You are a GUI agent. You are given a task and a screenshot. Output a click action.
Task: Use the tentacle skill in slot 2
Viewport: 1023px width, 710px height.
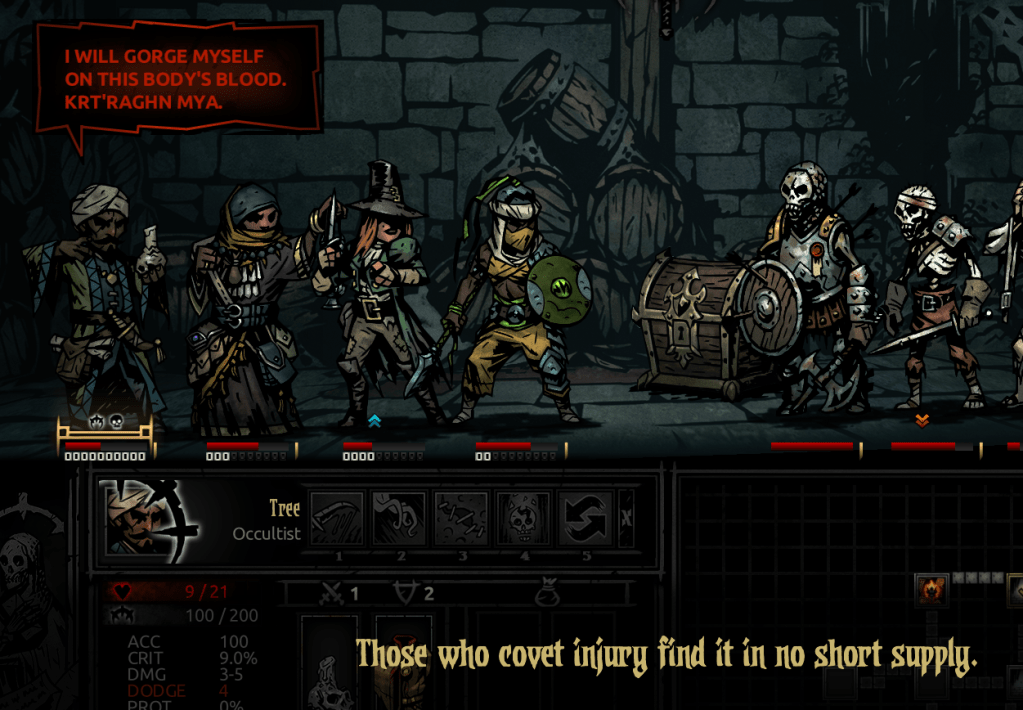[400, 518]
